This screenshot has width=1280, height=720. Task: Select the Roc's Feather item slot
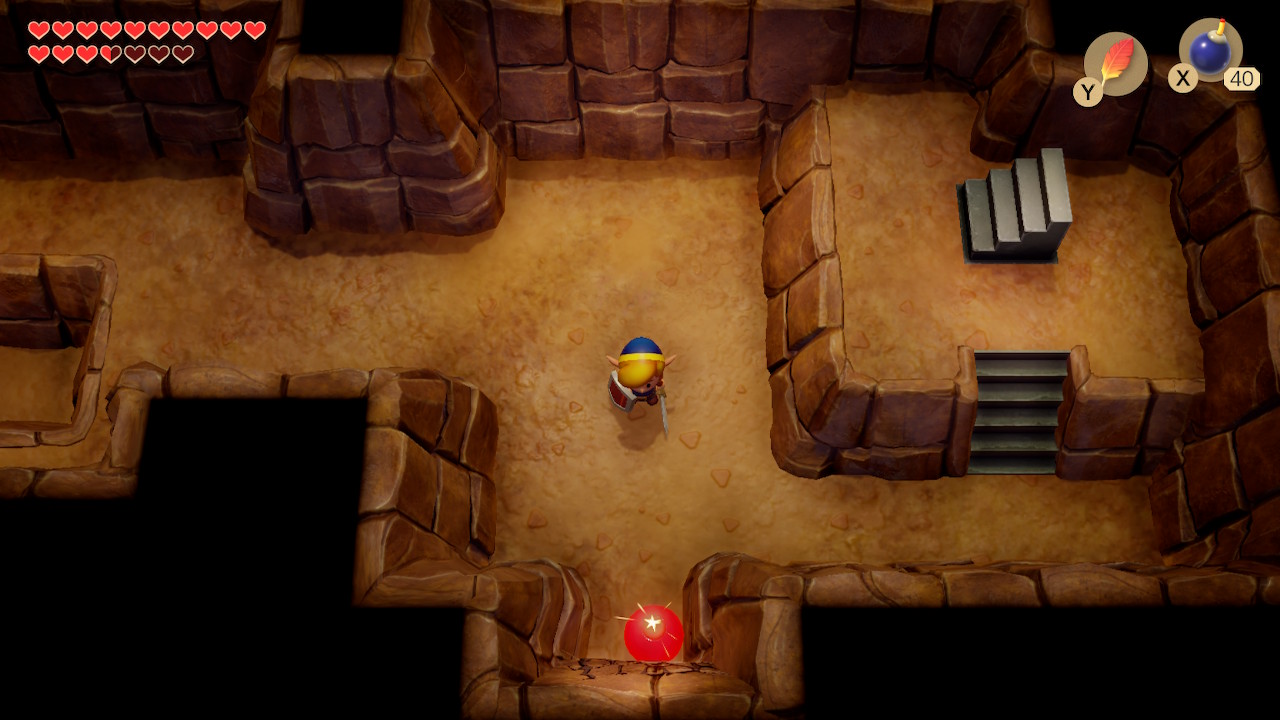coord(1115,64)
